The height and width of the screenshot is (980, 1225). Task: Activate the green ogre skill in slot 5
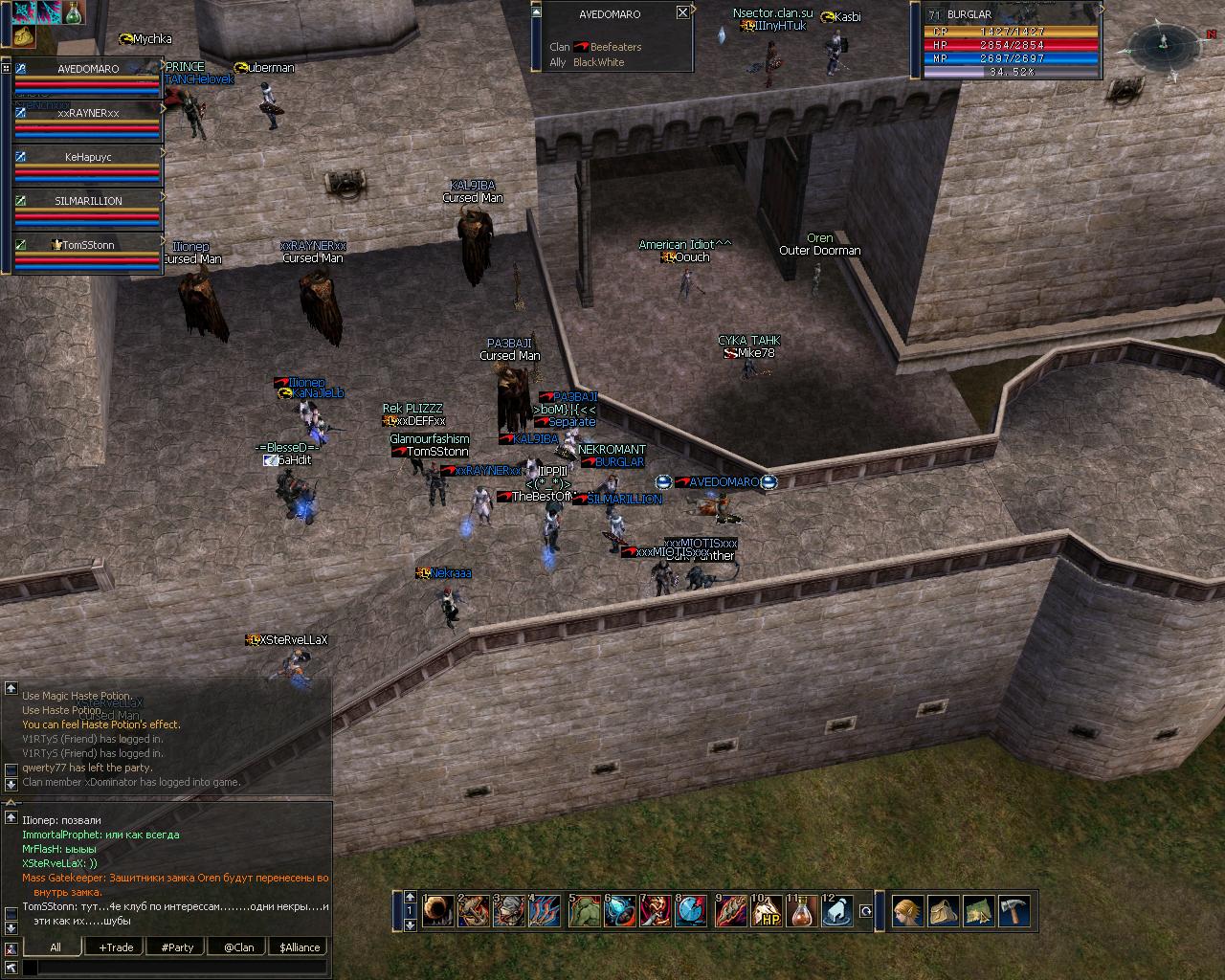tap(585, 912)
